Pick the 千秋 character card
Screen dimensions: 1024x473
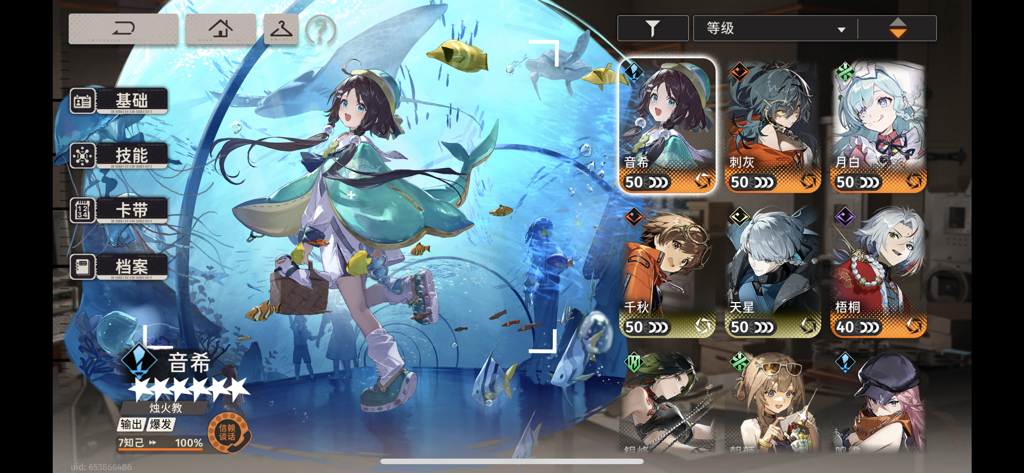coord(667,270)
